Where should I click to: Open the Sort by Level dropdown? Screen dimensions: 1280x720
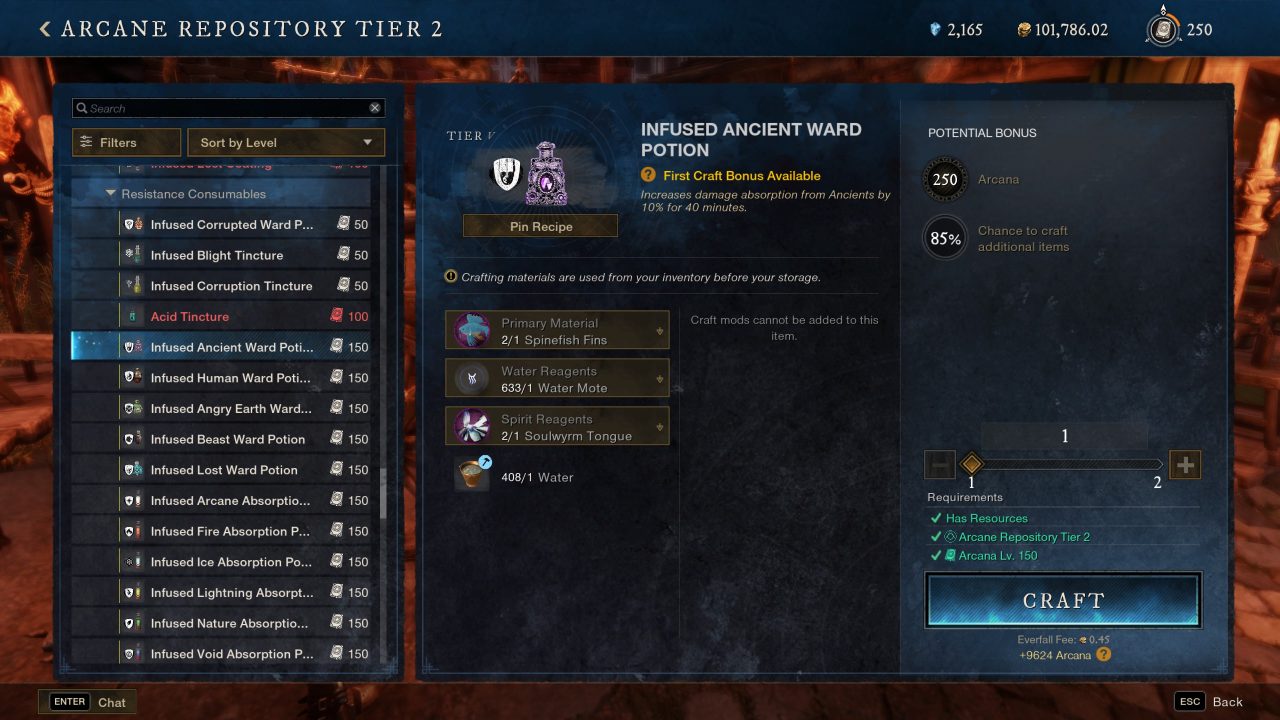[285, 141]
